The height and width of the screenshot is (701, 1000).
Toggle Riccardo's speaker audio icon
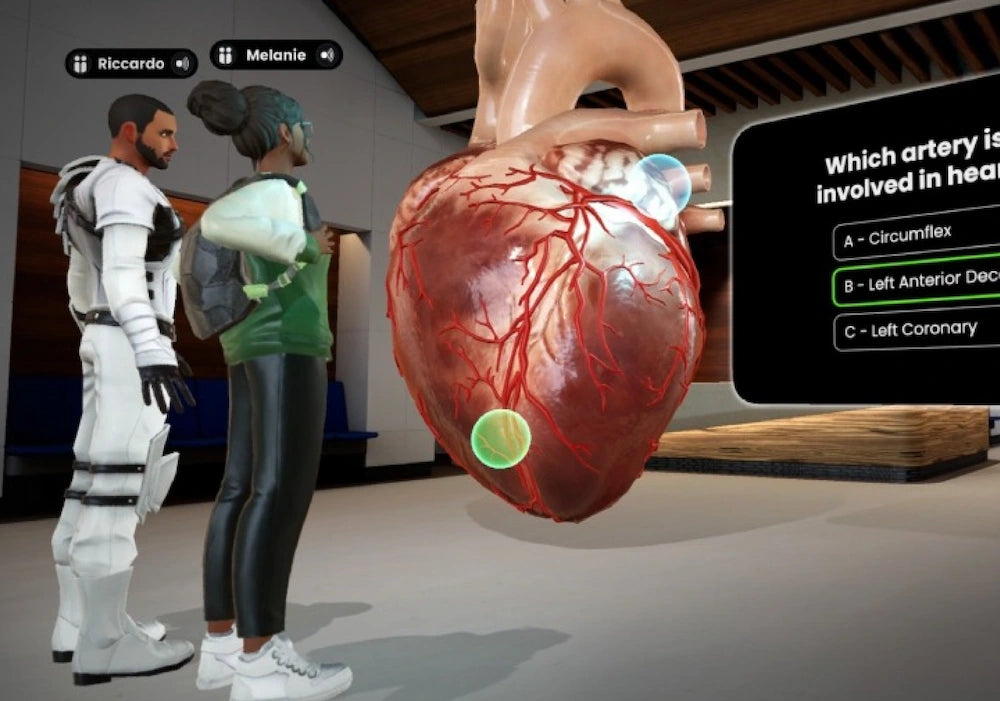click(182, 64)
